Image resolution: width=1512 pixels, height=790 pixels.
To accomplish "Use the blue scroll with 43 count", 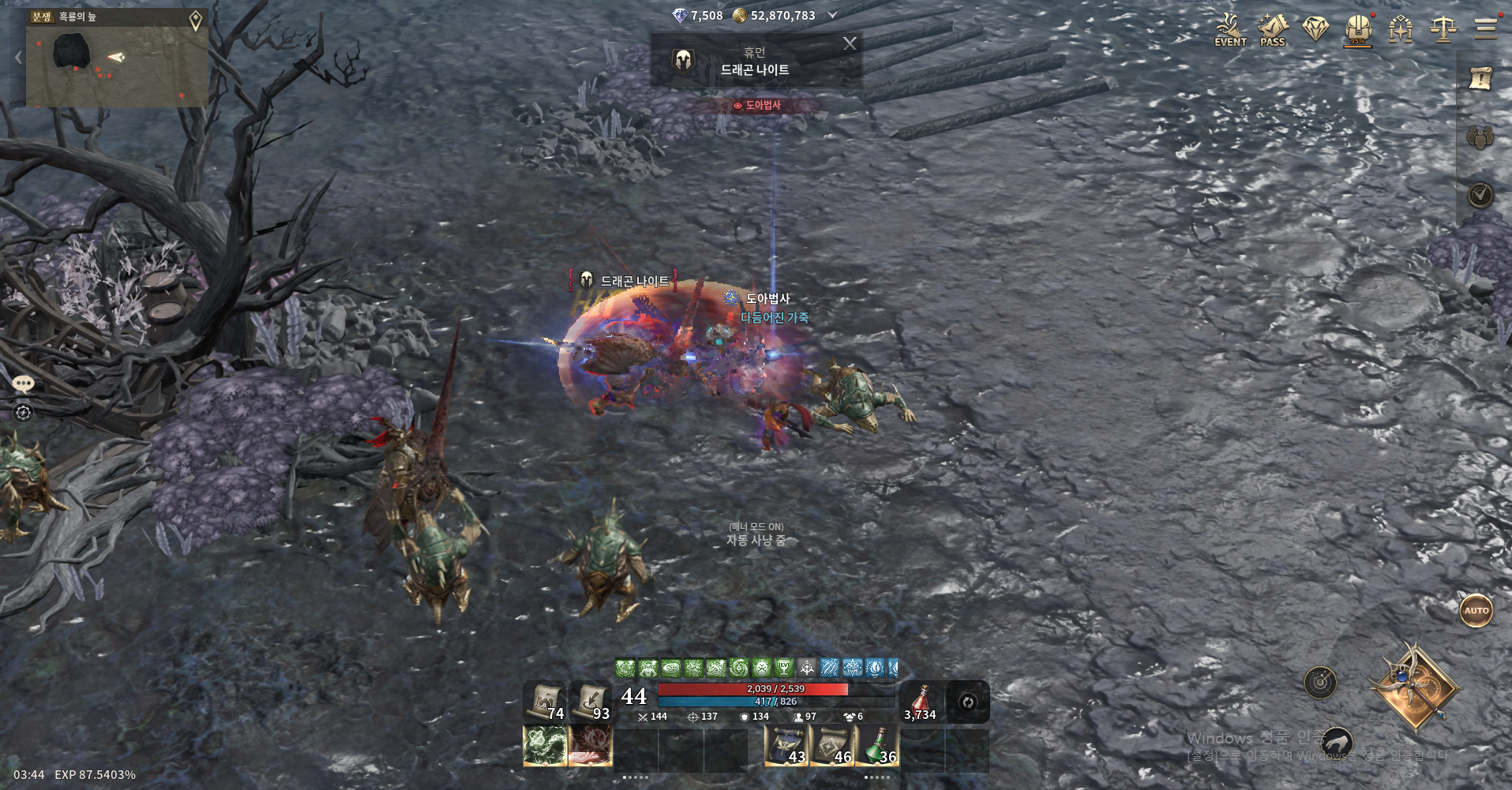I will (x=786, y=747).
